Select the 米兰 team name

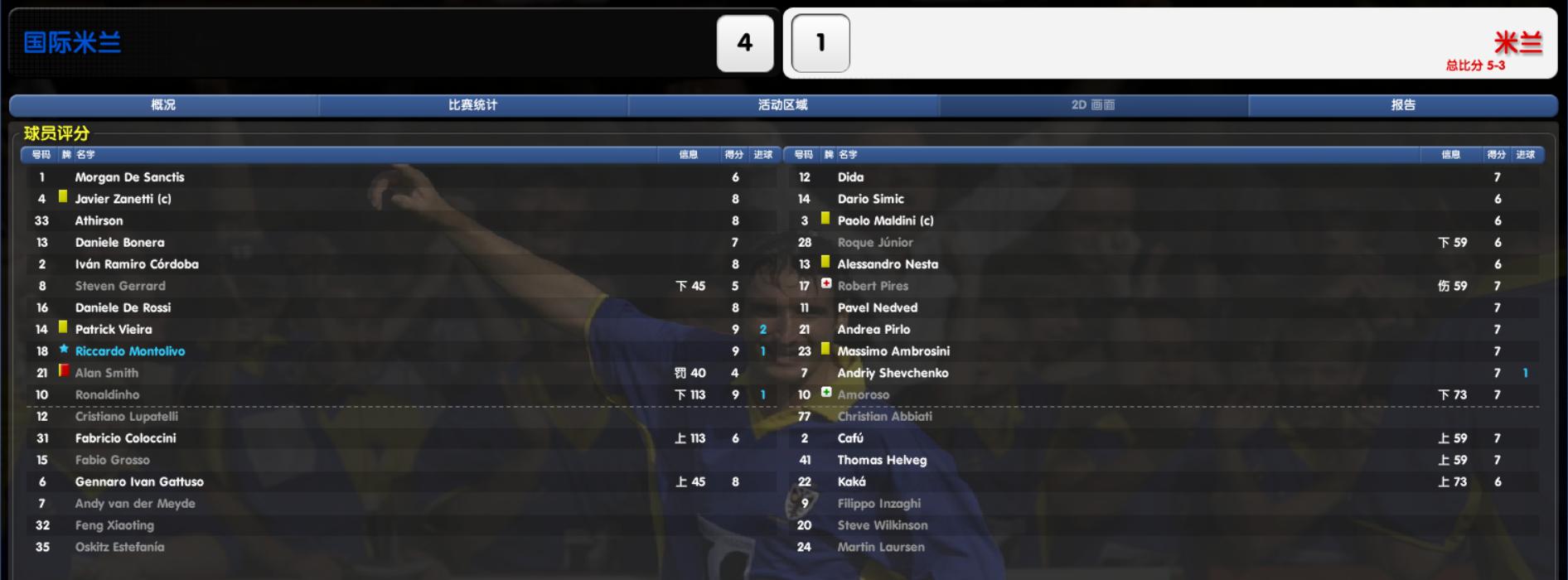point(1517,42)
